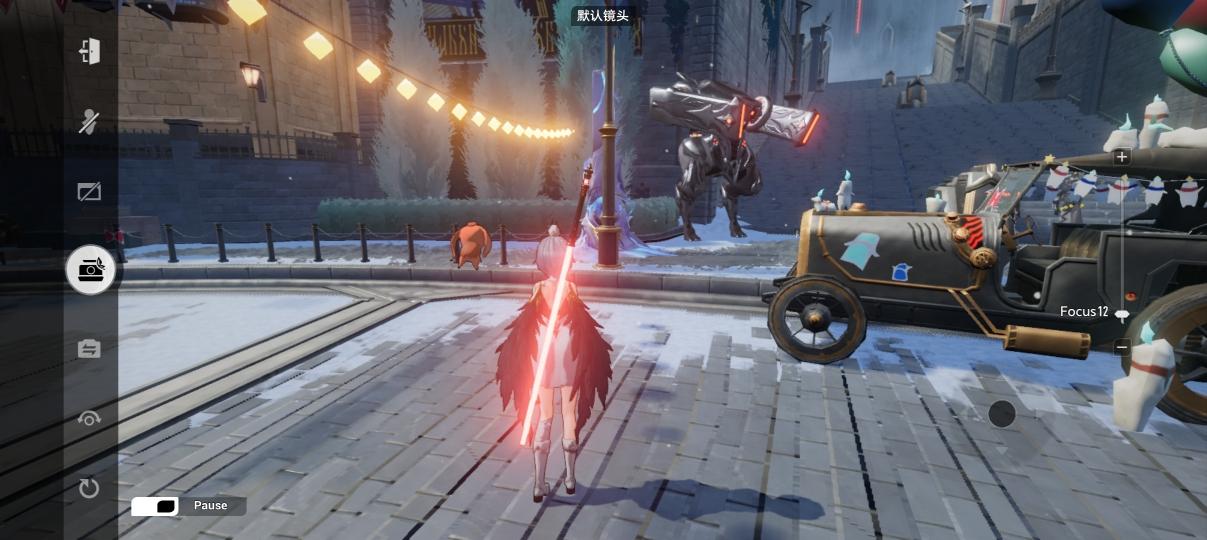Exit photo mode via the door icon
Viewport: 1207px width, 540px height.
pos(90,51)
